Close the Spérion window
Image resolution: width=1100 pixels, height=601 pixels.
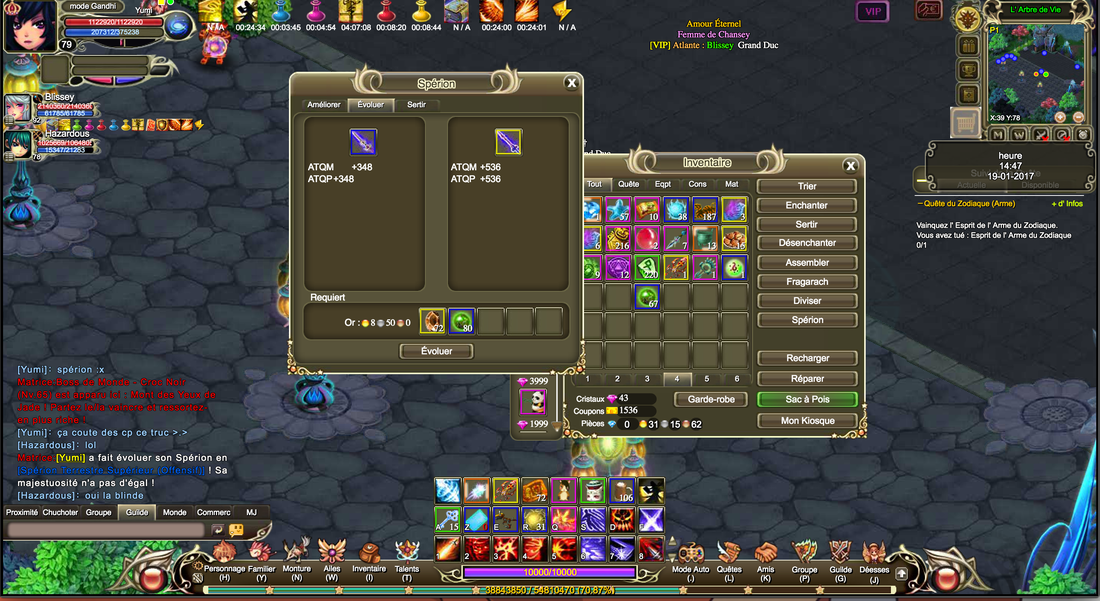(571, 83)
